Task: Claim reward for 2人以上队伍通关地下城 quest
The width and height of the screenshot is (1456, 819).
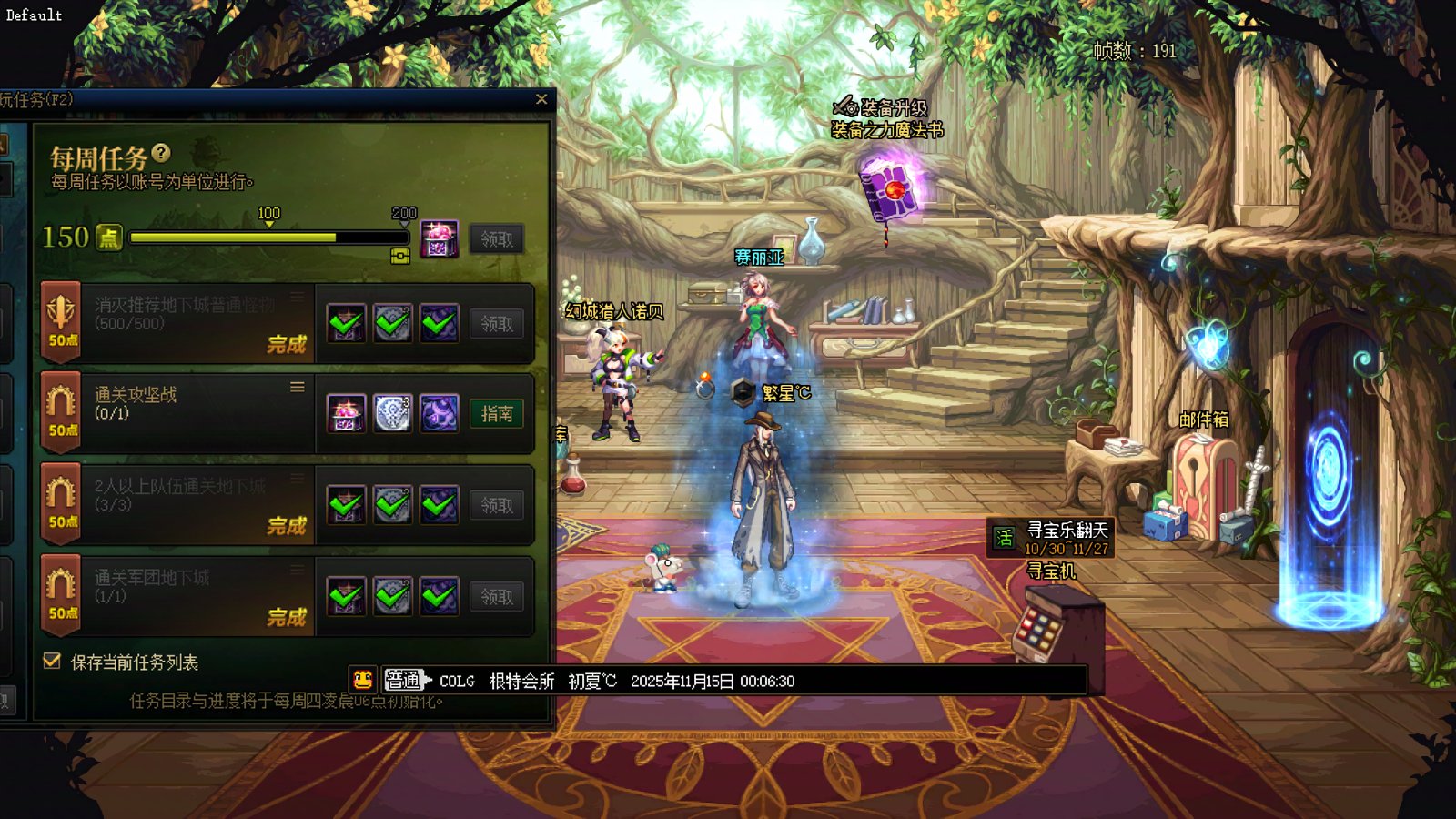Action: [x=497, y=506]
